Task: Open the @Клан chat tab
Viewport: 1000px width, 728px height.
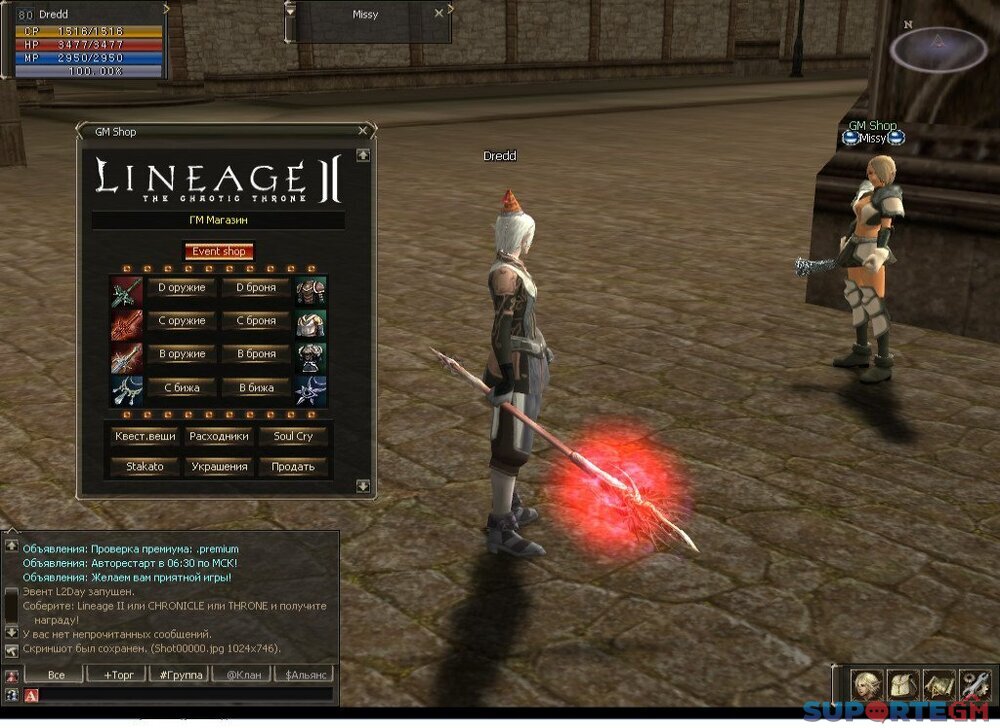Action: click(242, 675)
